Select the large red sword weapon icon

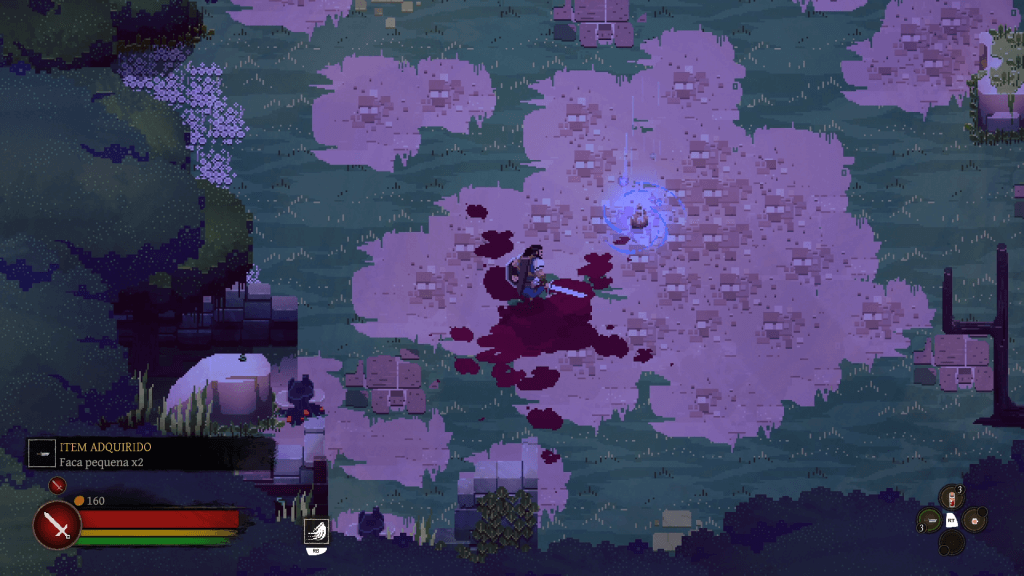pos(57,524)
